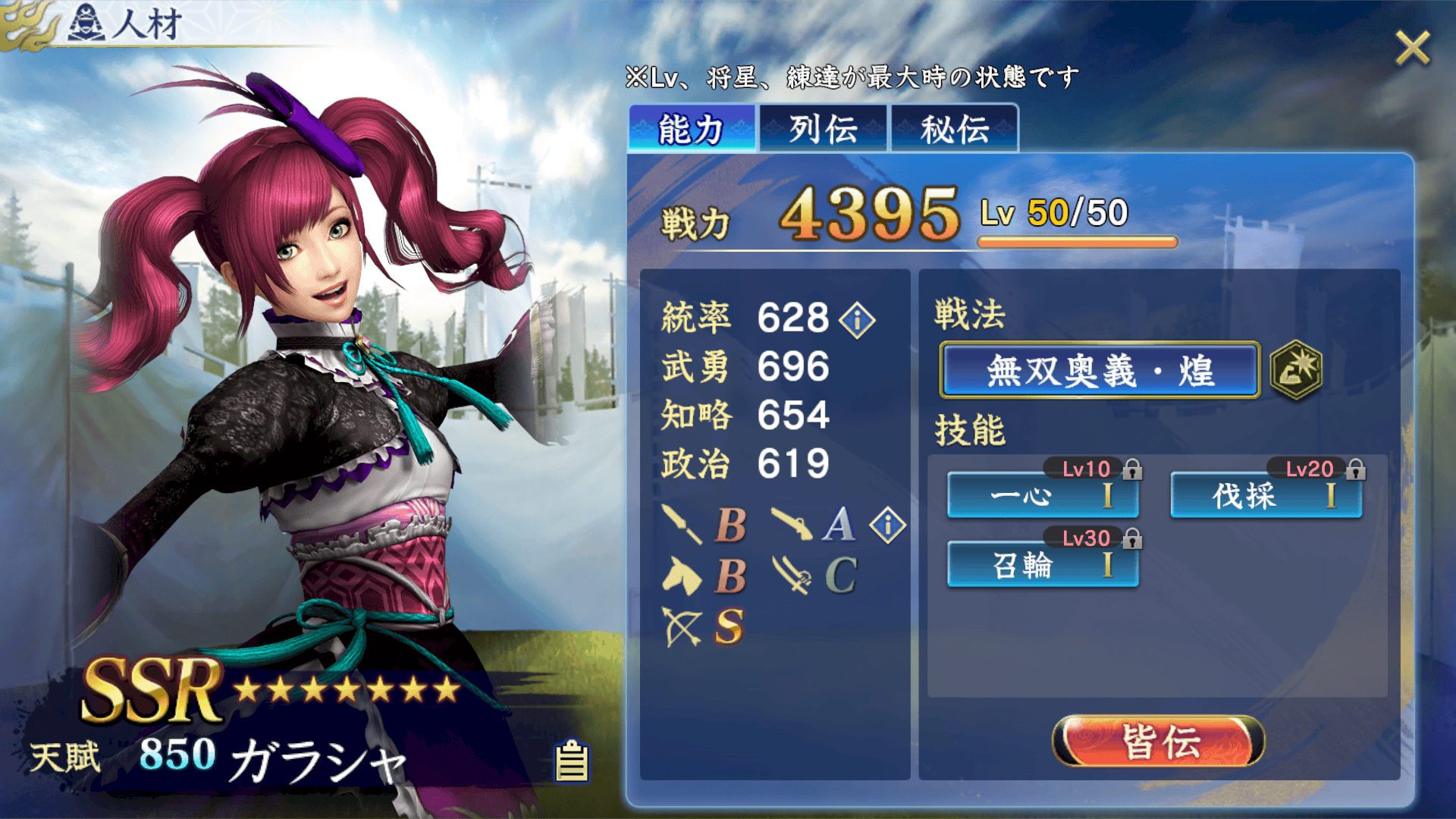Open the info icon beside 統率 628
The image size is (1456, 819).
tap(858, 319)
